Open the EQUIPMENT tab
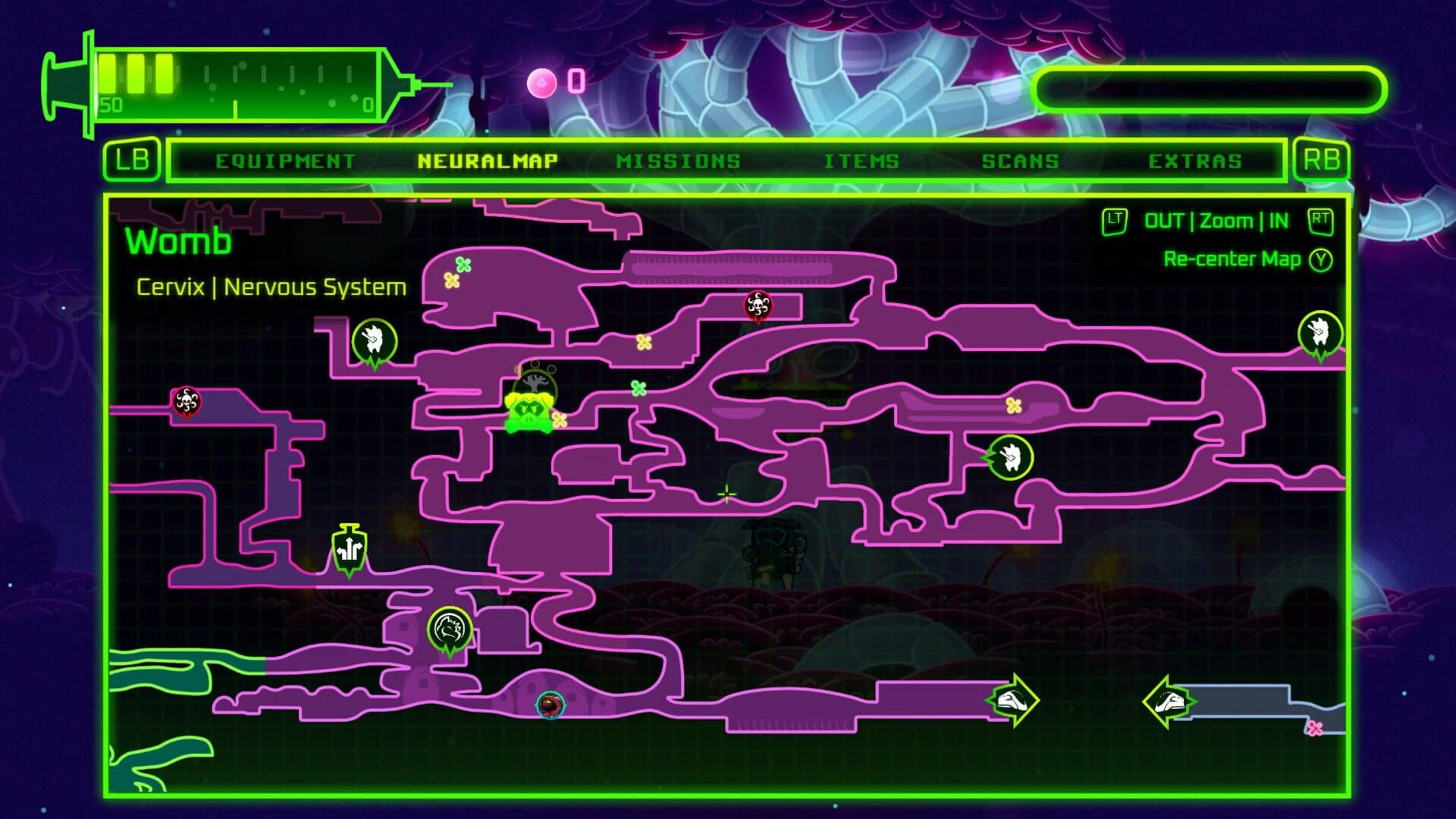This screenshot has width=1456, height=819. (286, 160)
